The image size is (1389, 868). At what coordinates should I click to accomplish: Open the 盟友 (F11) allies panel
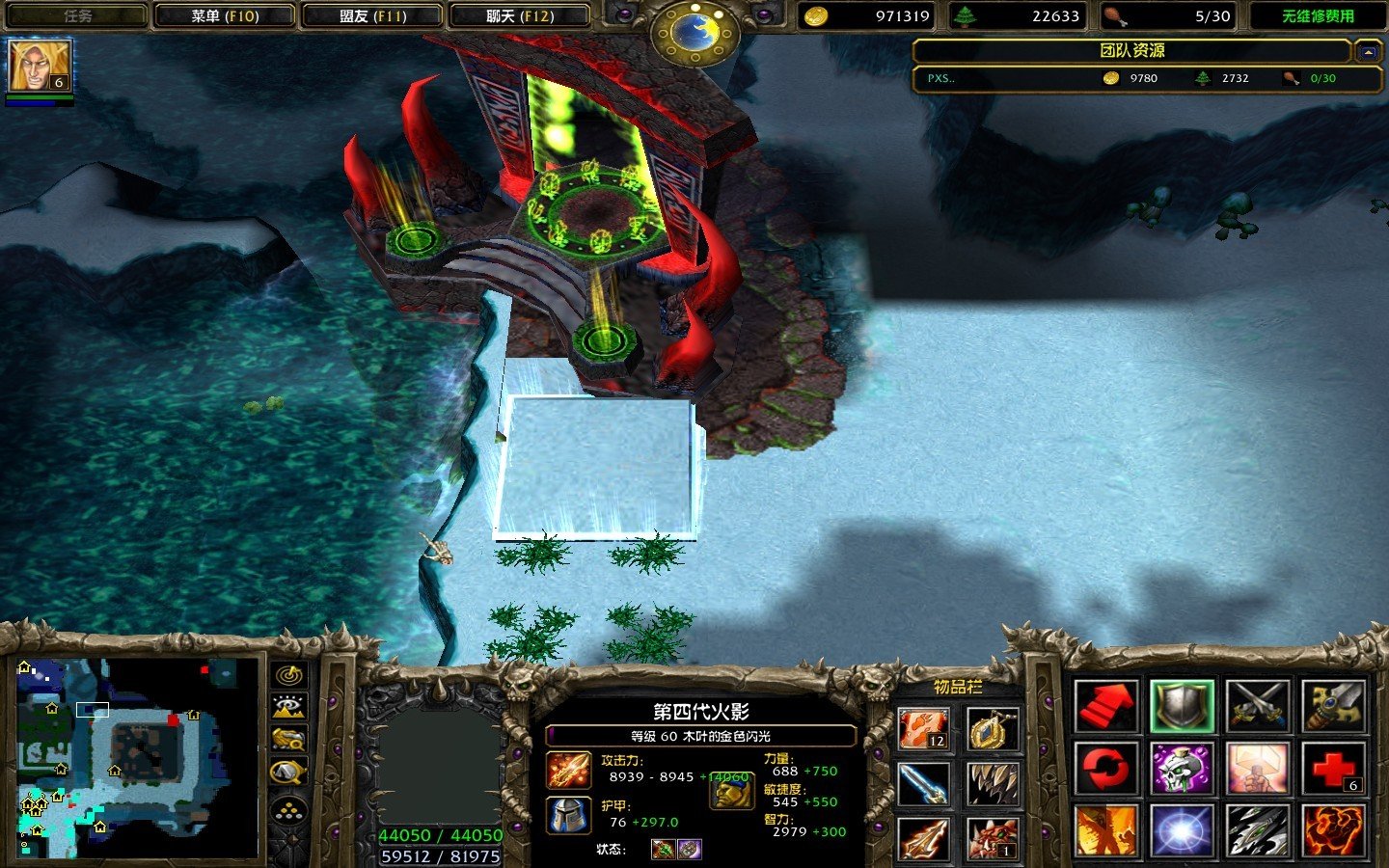tap(372, 16)
